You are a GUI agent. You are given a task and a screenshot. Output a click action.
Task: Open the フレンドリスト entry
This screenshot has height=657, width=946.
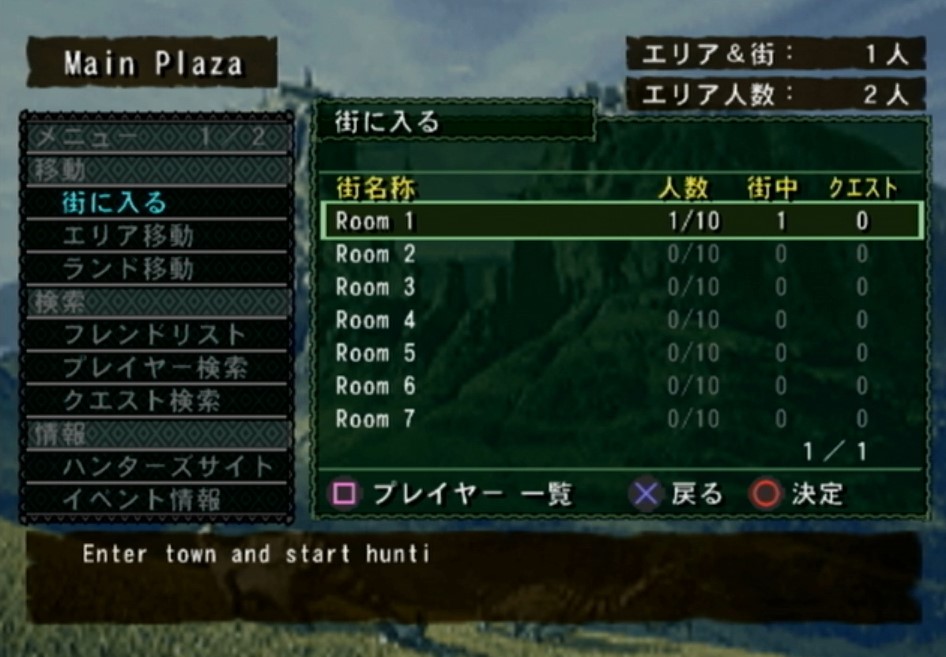coord(154,334)
